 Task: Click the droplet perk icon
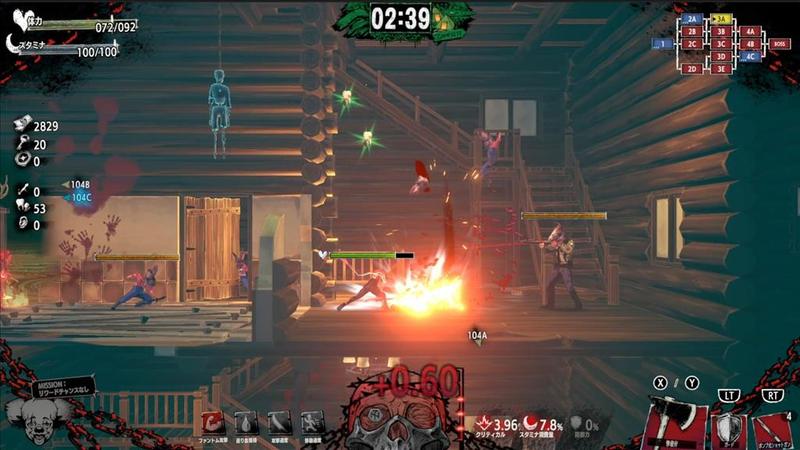click(246, 422)
